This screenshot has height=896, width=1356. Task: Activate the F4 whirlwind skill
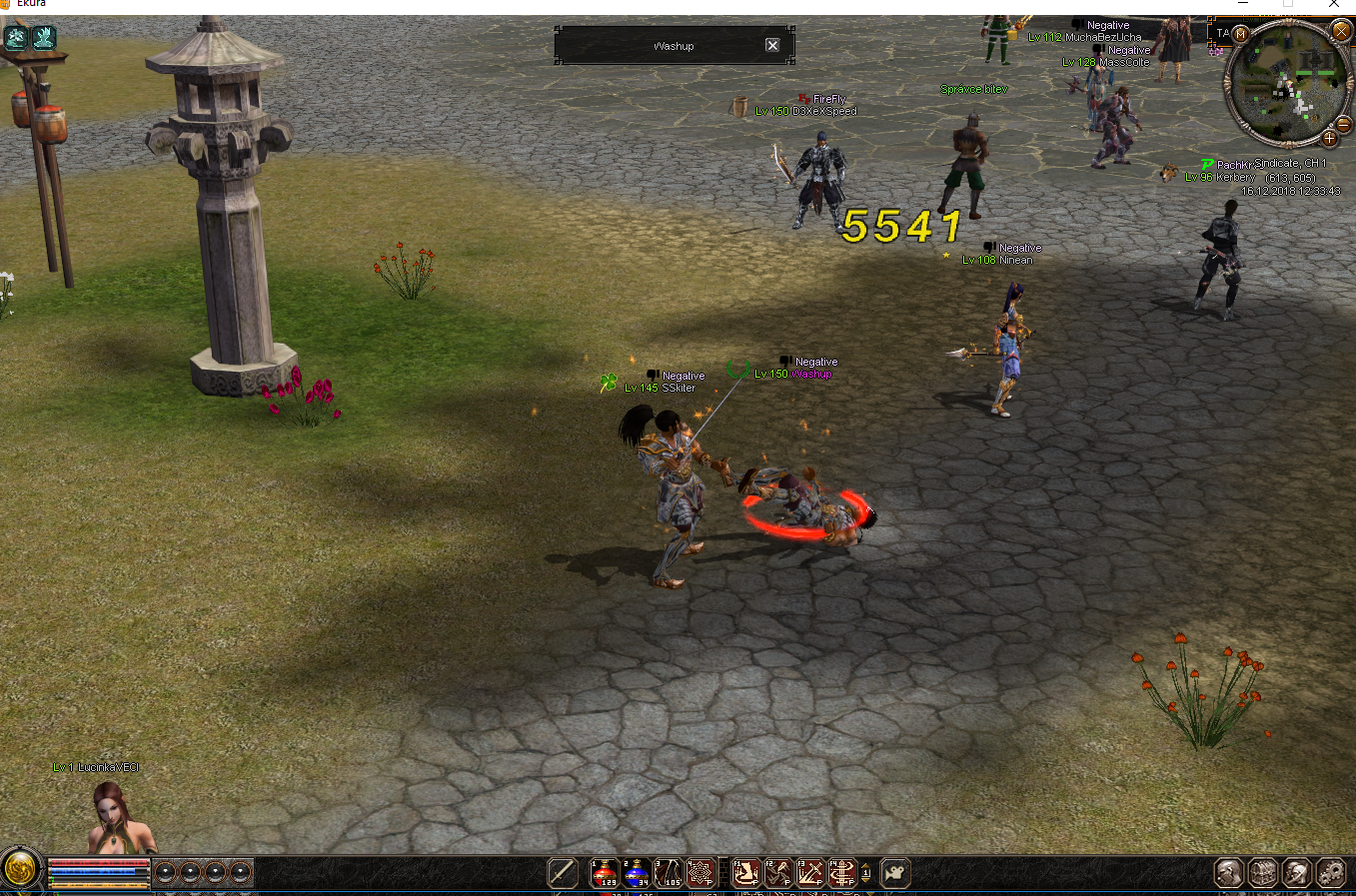click(842, 873)
